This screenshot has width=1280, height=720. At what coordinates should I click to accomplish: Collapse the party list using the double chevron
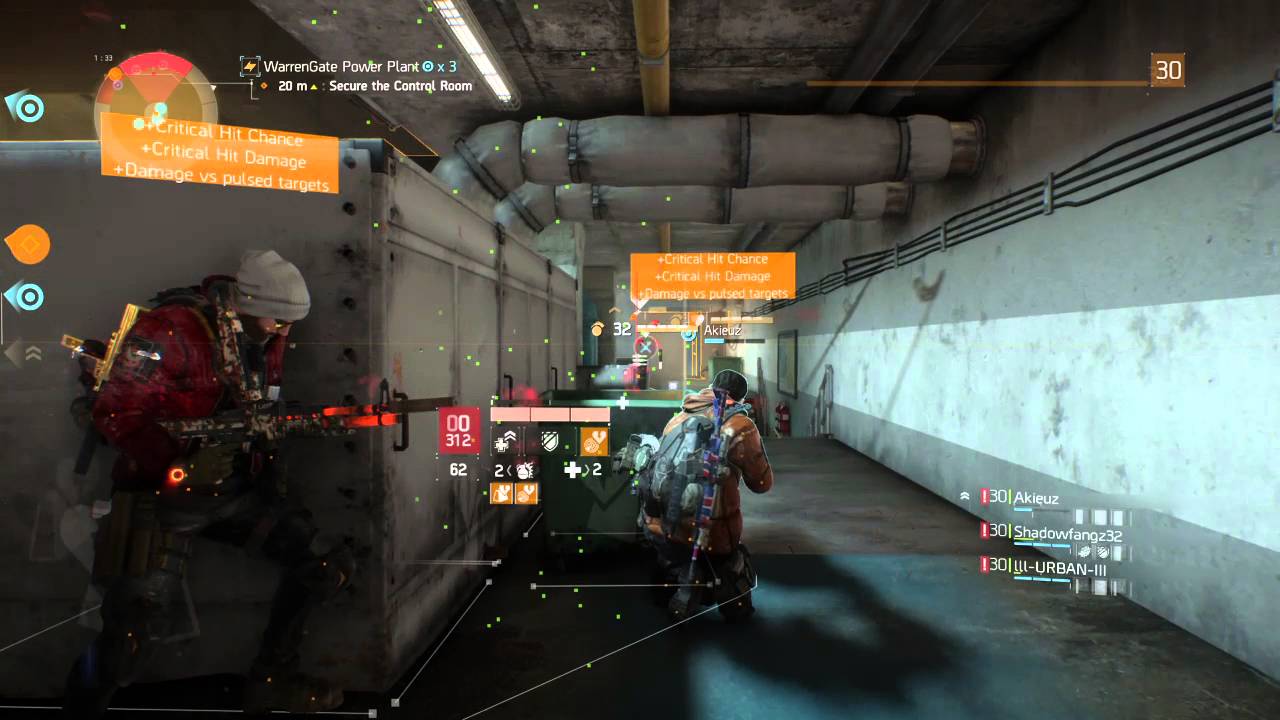point(962,493)
